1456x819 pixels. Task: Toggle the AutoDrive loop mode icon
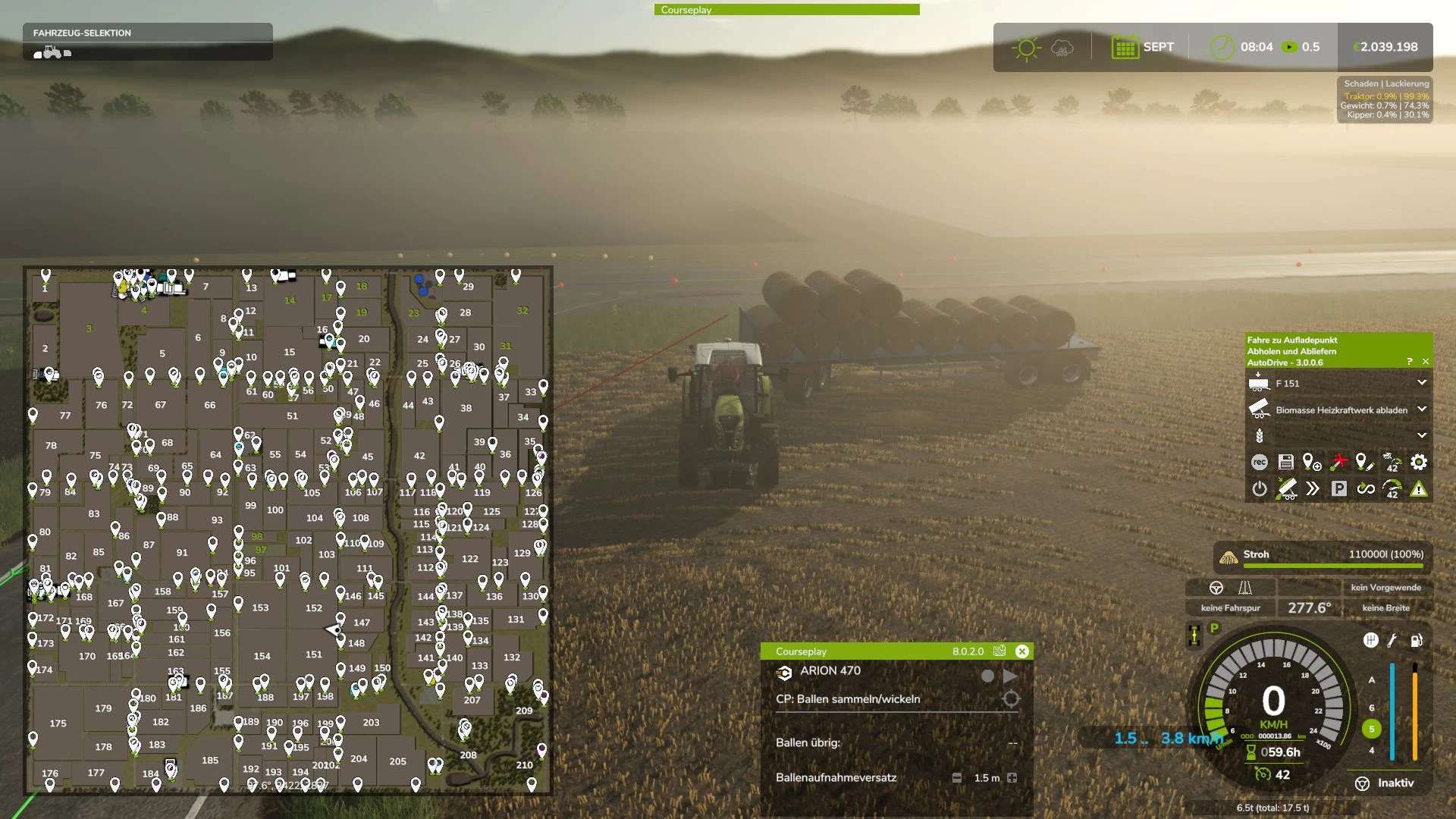[x=1366, y=489]
